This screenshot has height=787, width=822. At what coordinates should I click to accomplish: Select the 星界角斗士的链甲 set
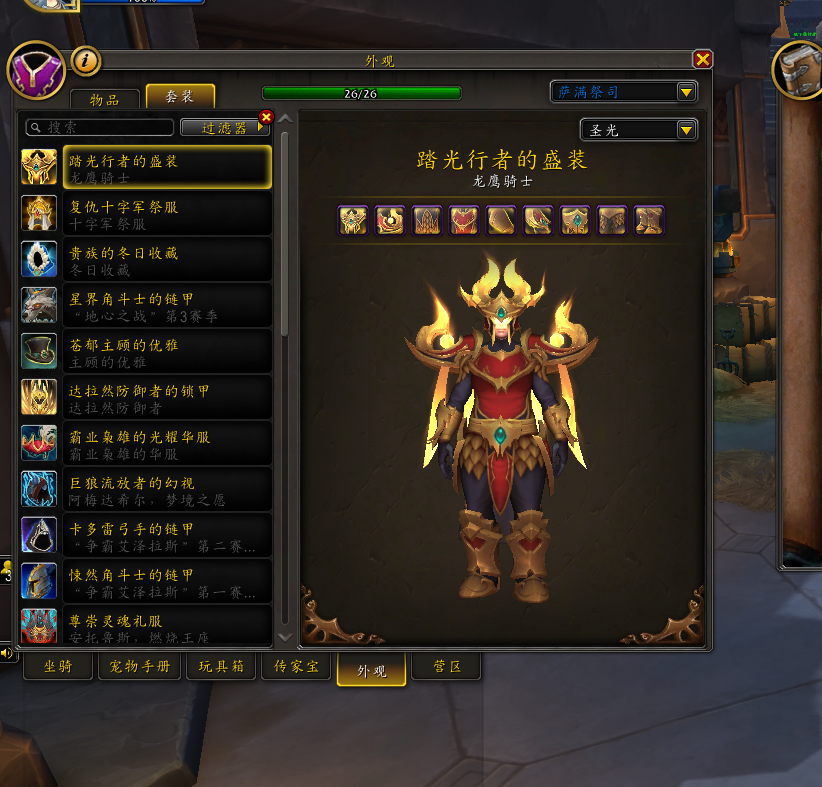(146, 306)
